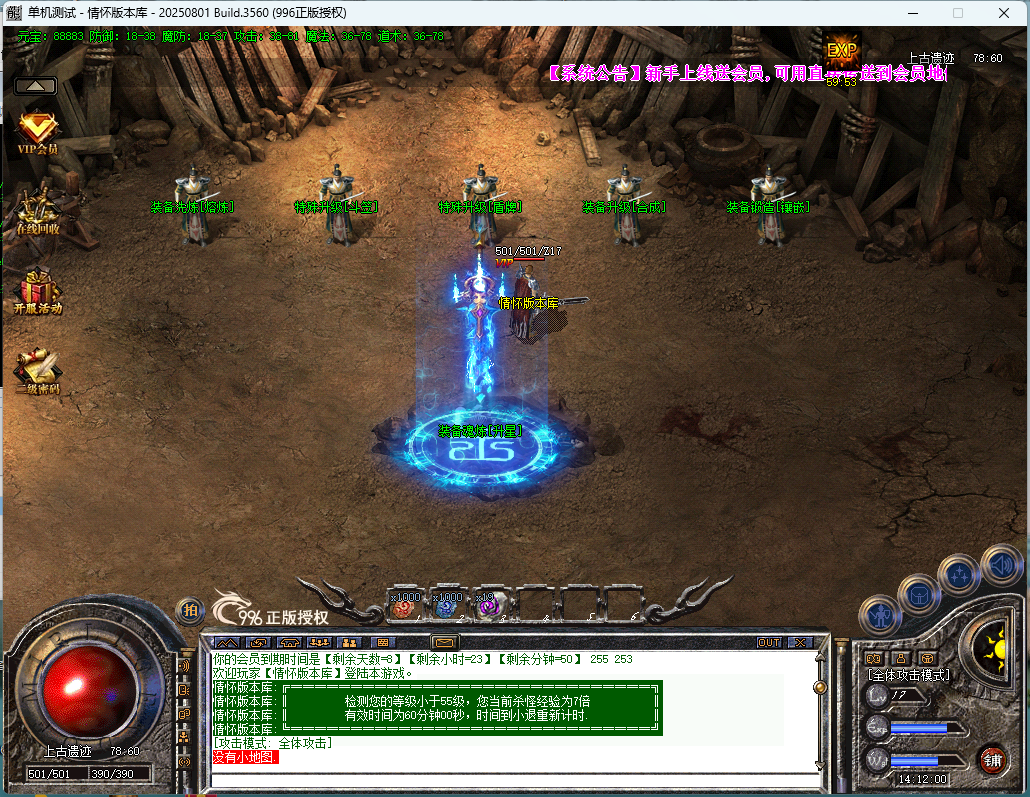The height and width of the screenshot is (797, 1030).
Task: Click the red 铺 shop button
Action: 992,759
